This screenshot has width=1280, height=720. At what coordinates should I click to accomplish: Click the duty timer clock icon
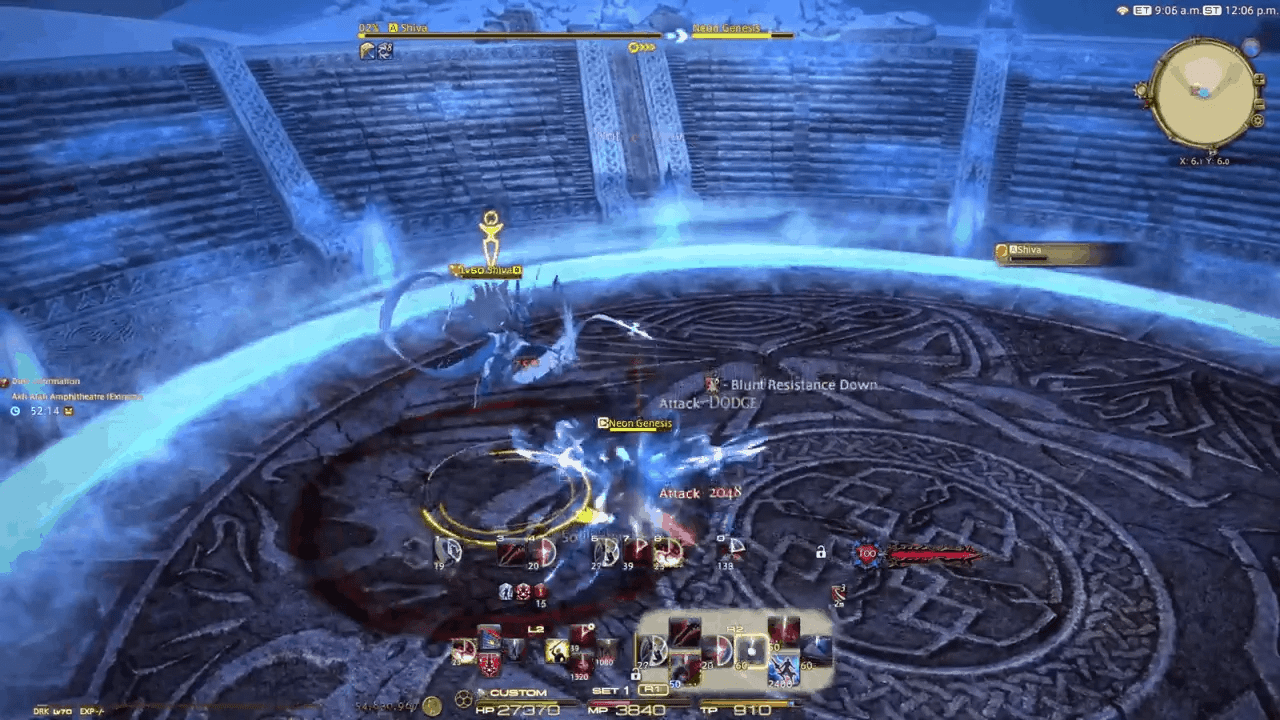(x=15, y=411)
